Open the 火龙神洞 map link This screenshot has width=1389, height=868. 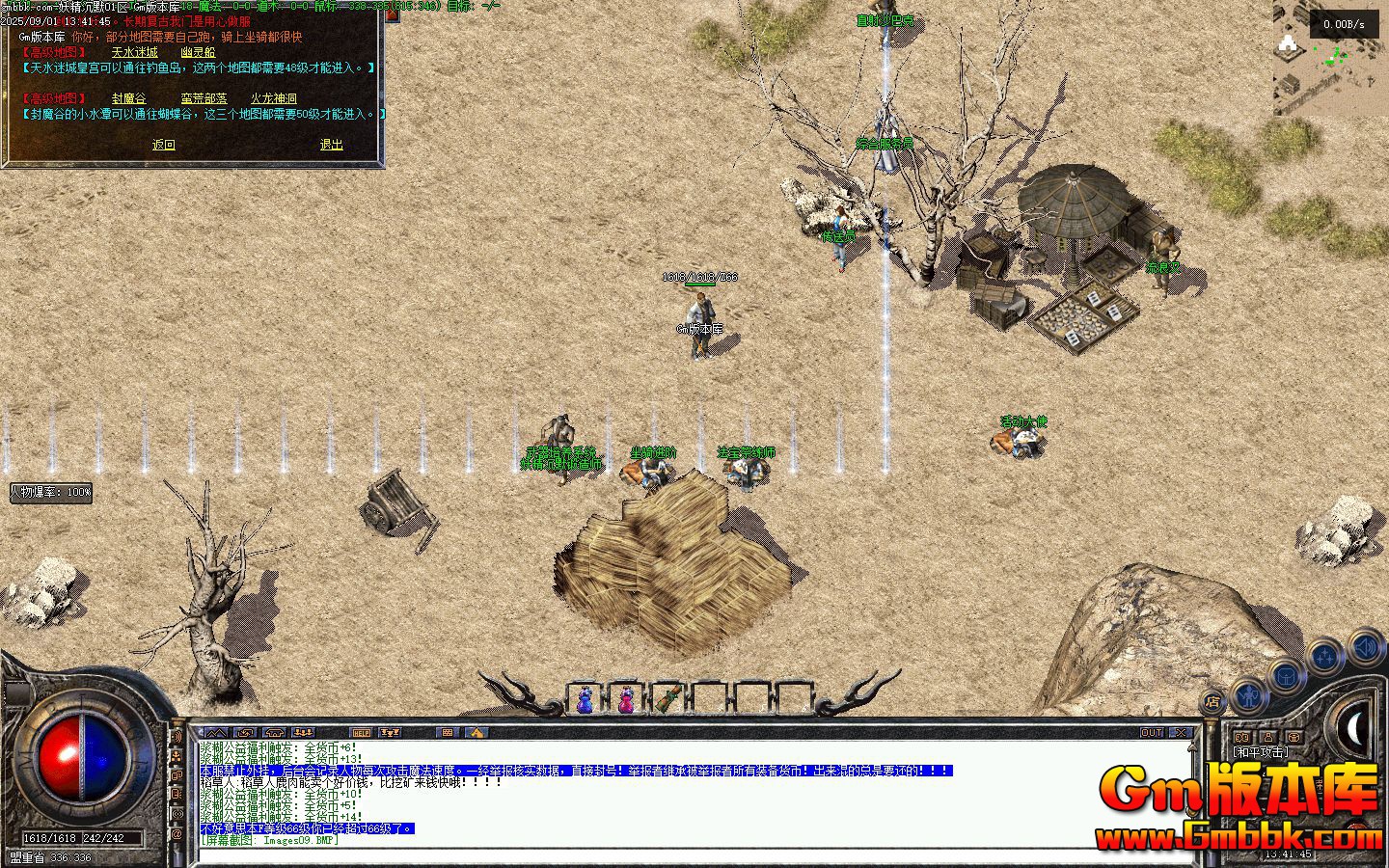pyautogui.click(x=275, y=97)
